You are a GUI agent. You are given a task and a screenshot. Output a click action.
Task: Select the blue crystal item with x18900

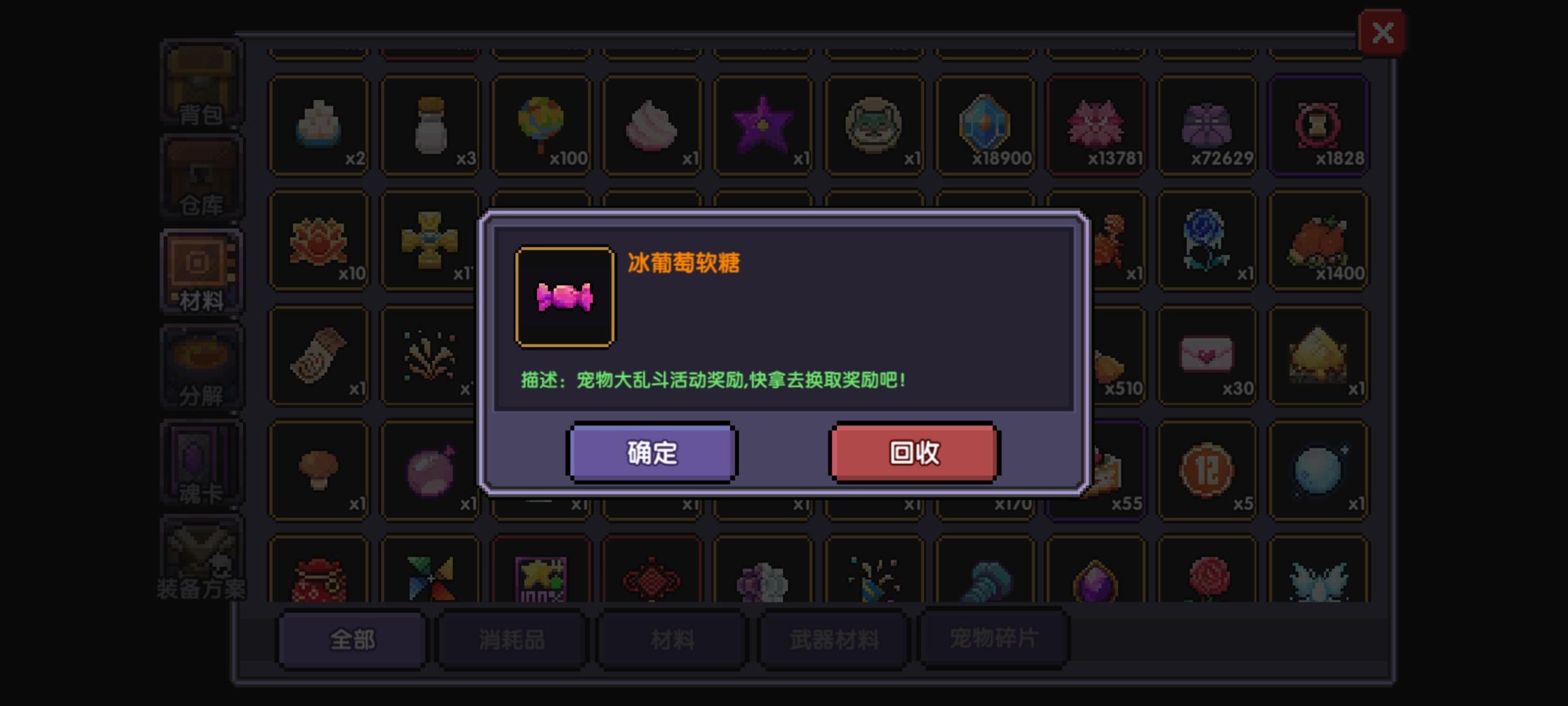point(985,124)
